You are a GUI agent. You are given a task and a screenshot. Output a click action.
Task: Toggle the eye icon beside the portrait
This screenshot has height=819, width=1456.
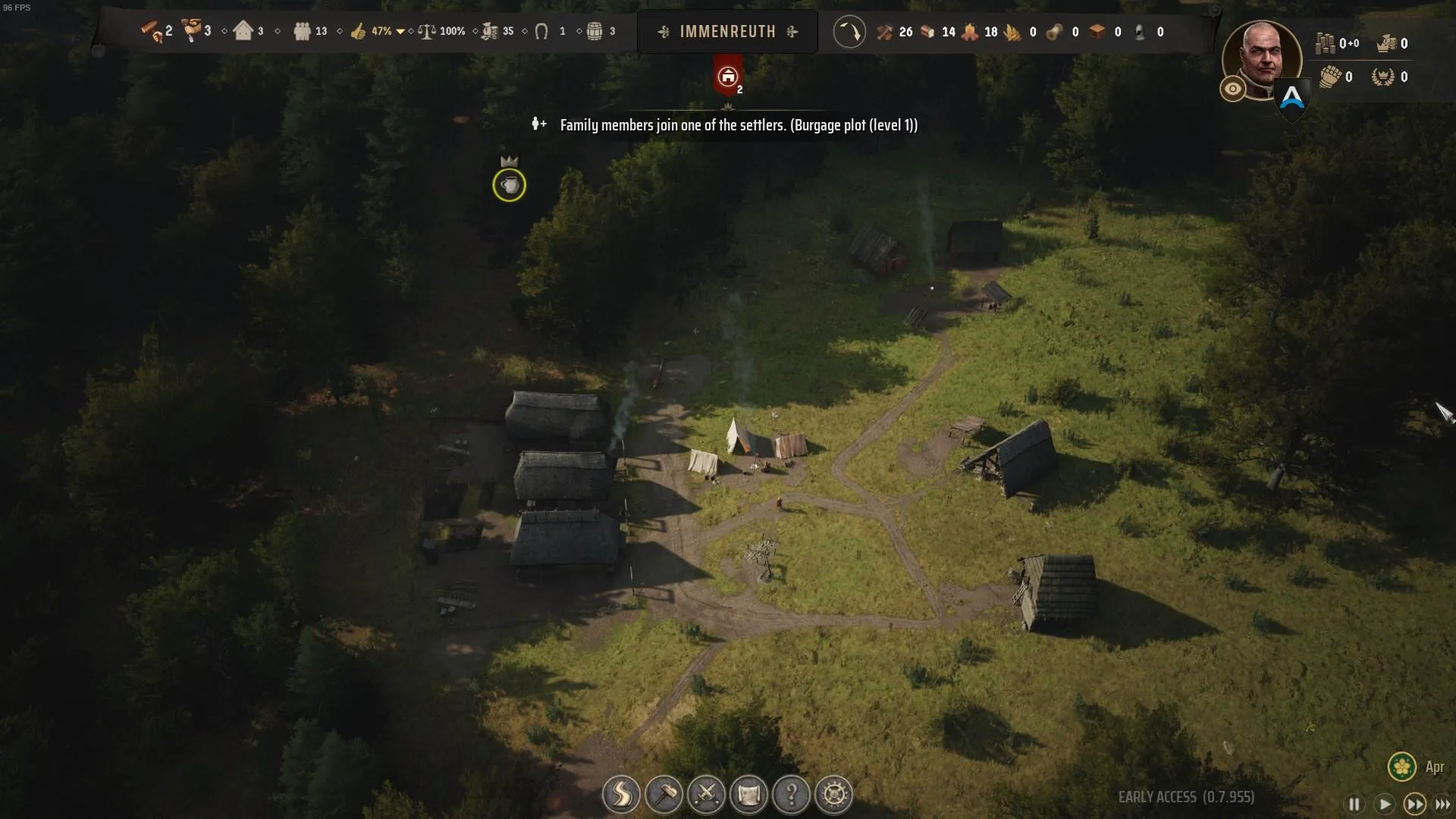(1233, 89)
